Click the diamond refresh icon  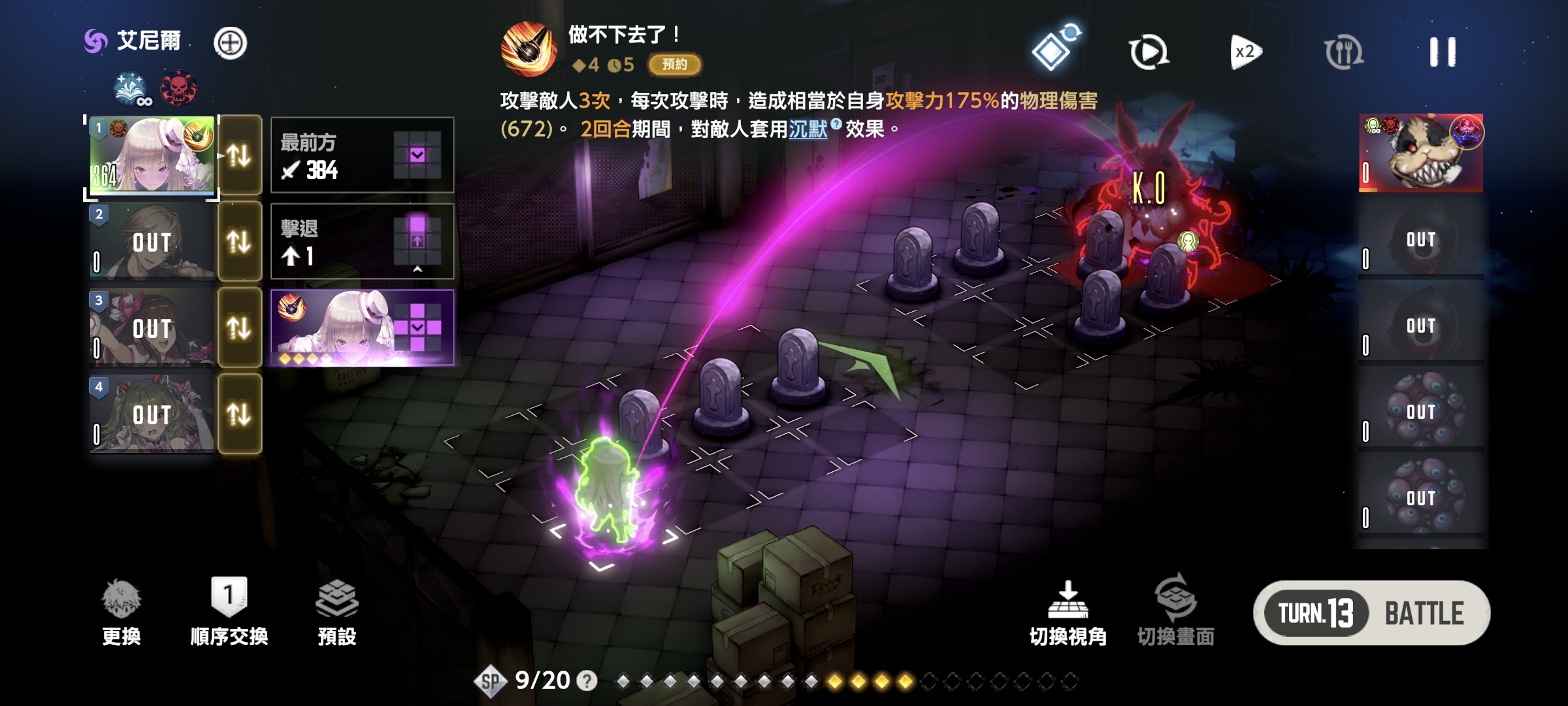tap(1053, 50)
